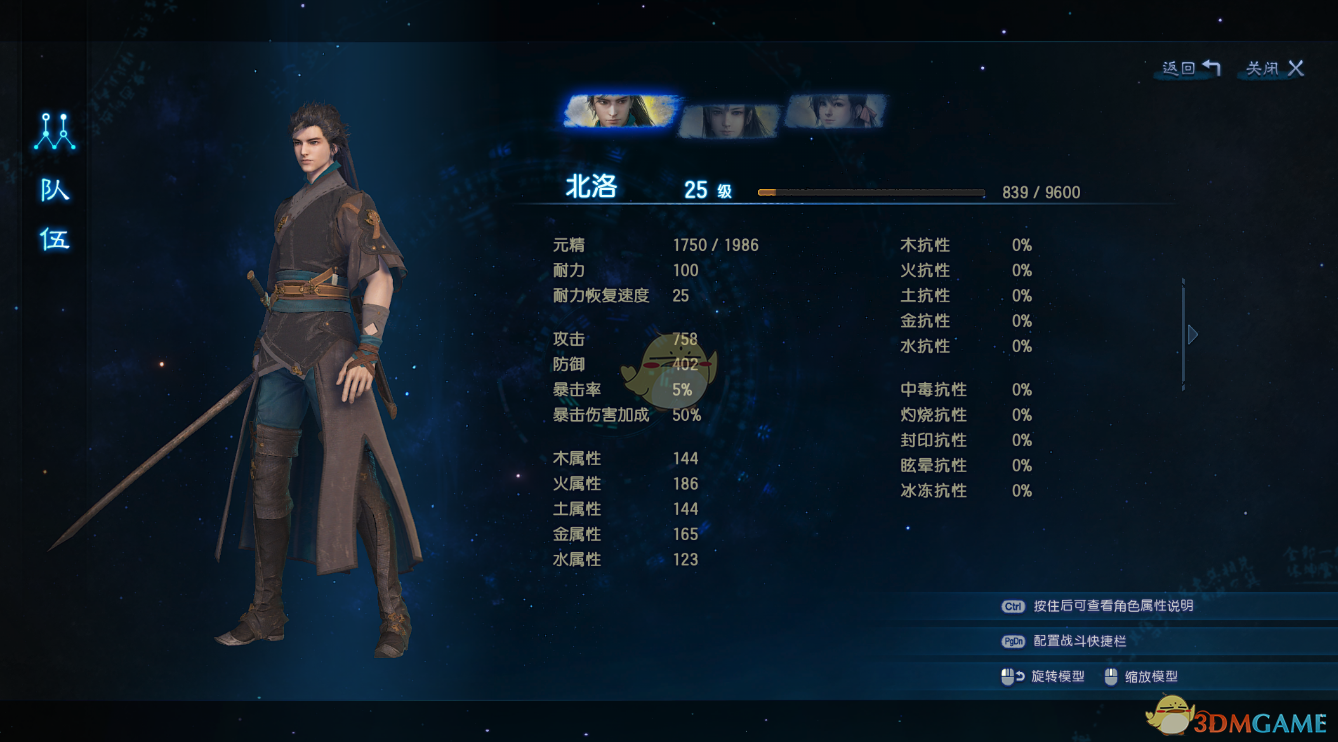Switch to the long-haired woman's portrait

tap(728, 120)
